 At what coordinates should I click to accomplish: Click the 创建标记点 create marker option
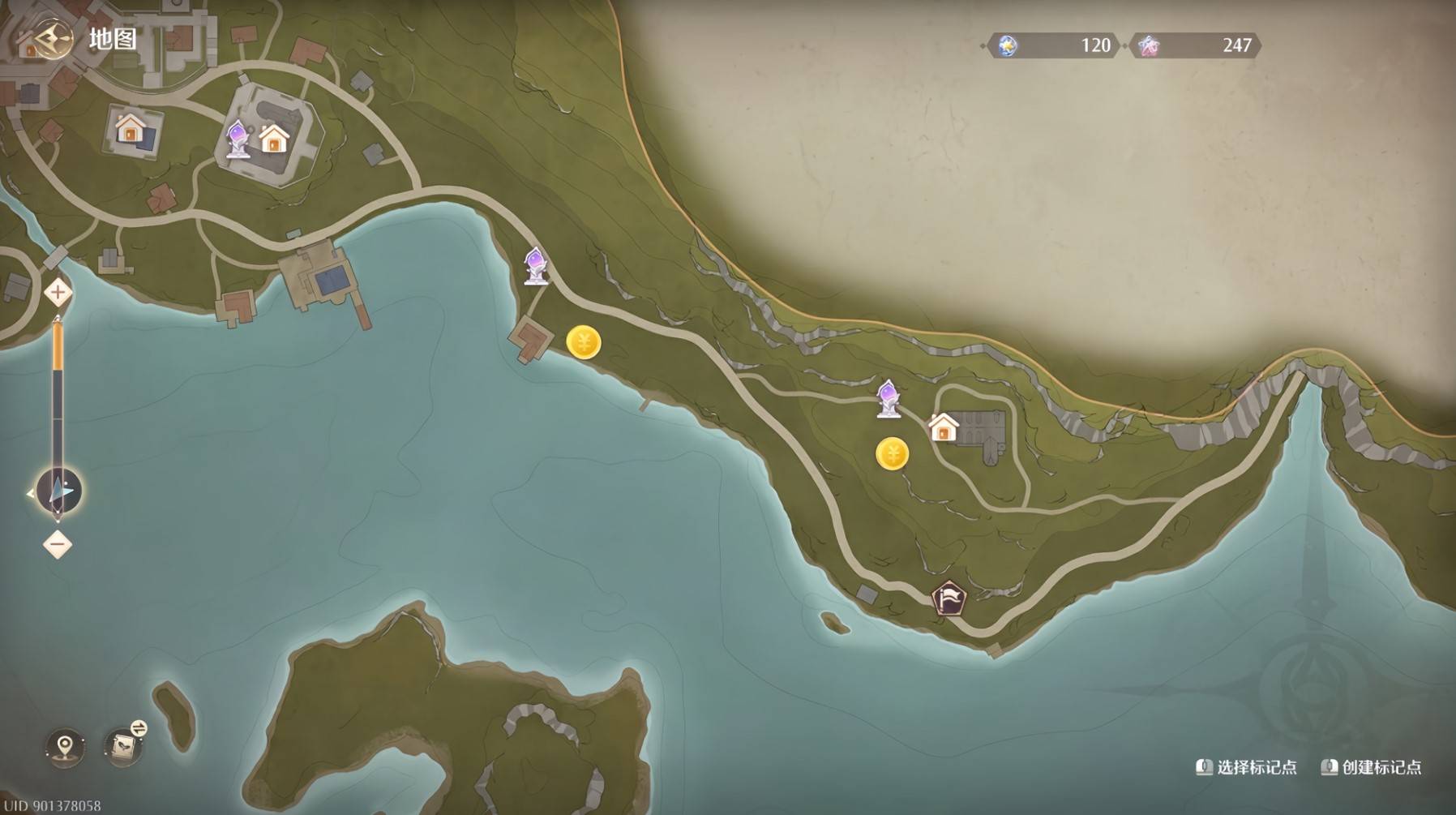[x=1371, y=767]
